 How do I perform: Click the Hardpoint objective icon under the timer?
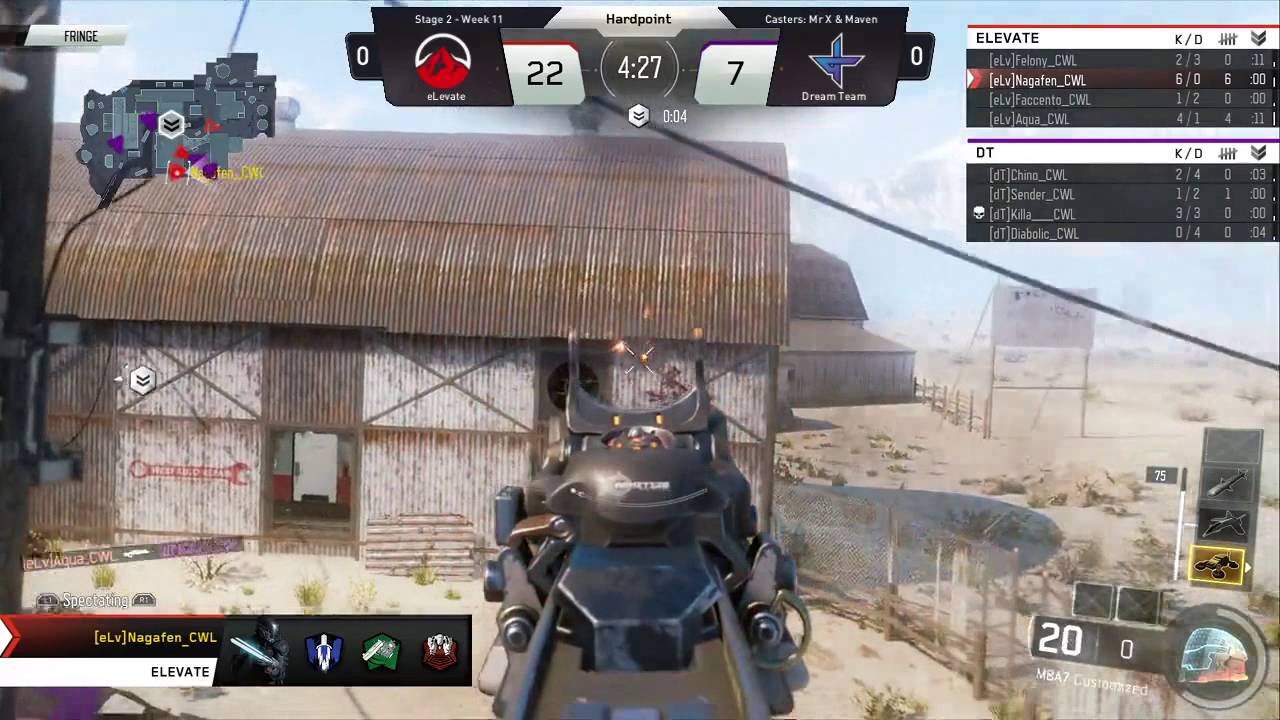click(x=639, y=117)
